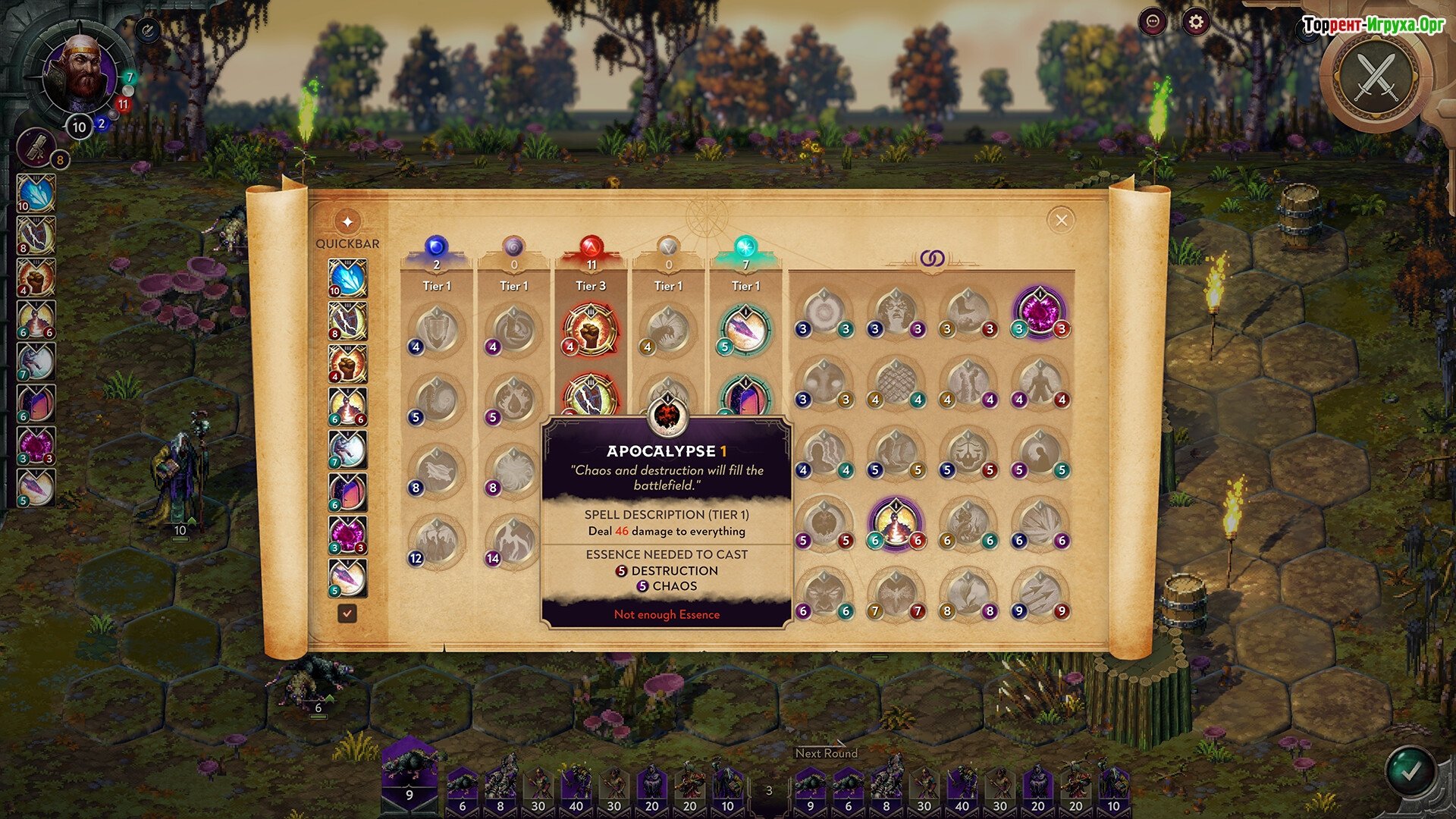Select the blue essence orb showing 2
1456x819 pixels.
tap(436, 246)
